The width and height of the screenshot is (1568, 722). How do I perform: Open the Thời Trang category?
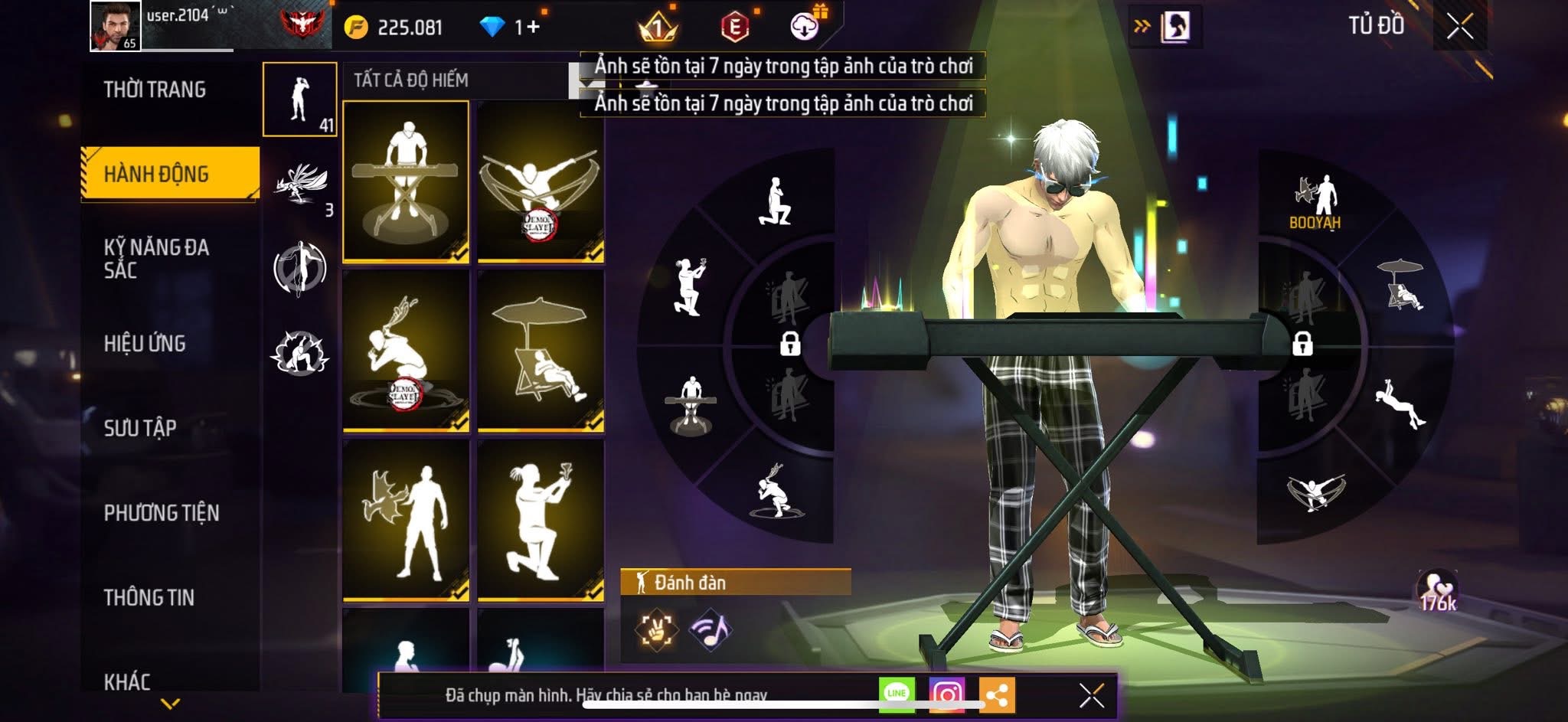click(x=155, y=90)
